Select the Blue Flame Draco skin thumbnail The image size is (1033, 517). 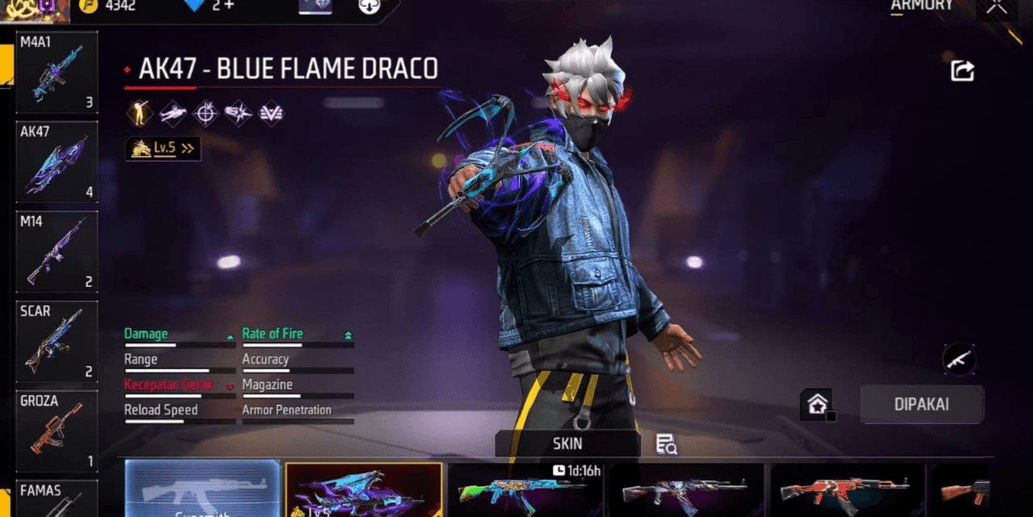363,490
